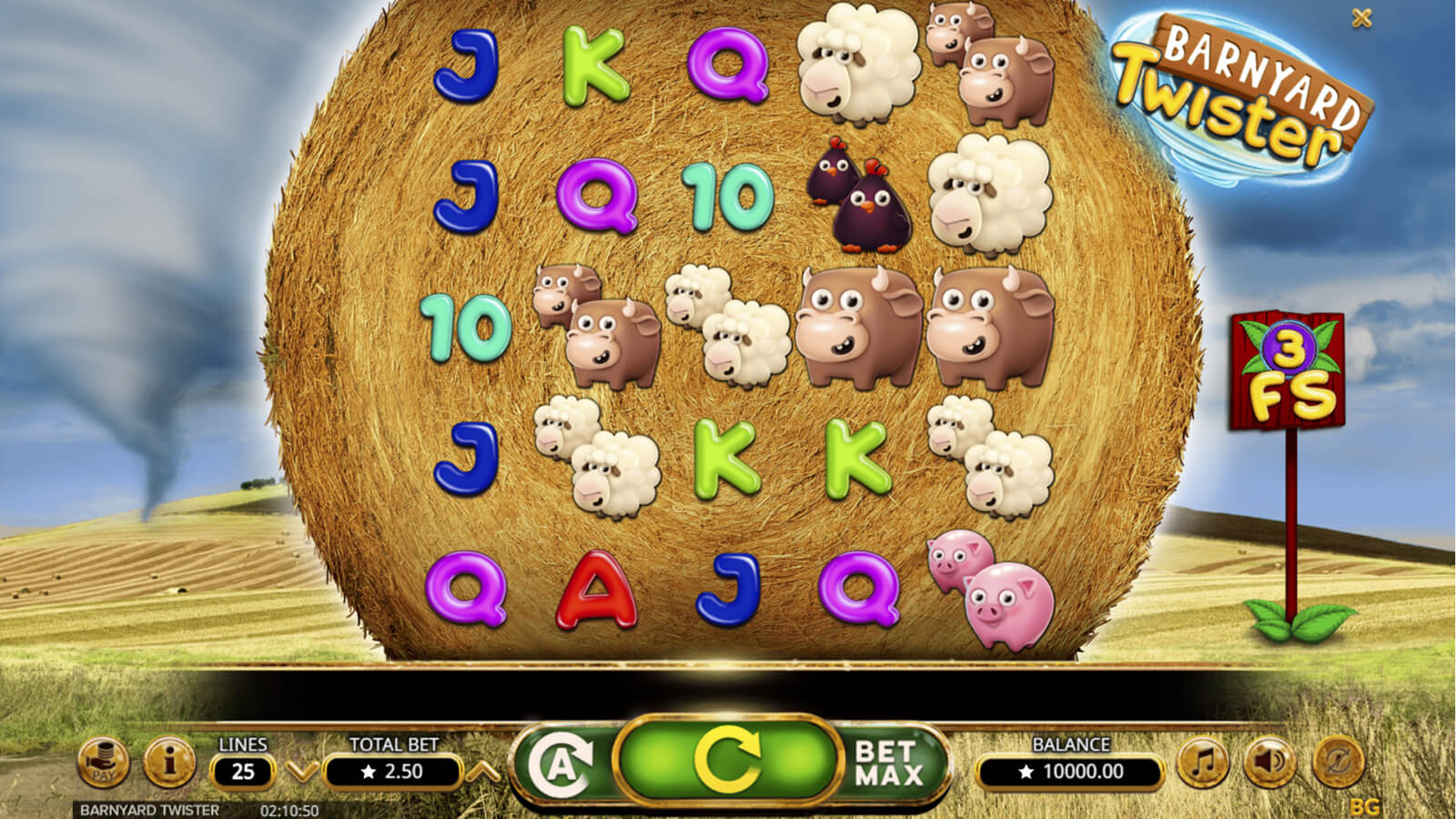Screen dimensions: 1456x819
Task: Spin the reels with the green button
Action: 726,761
